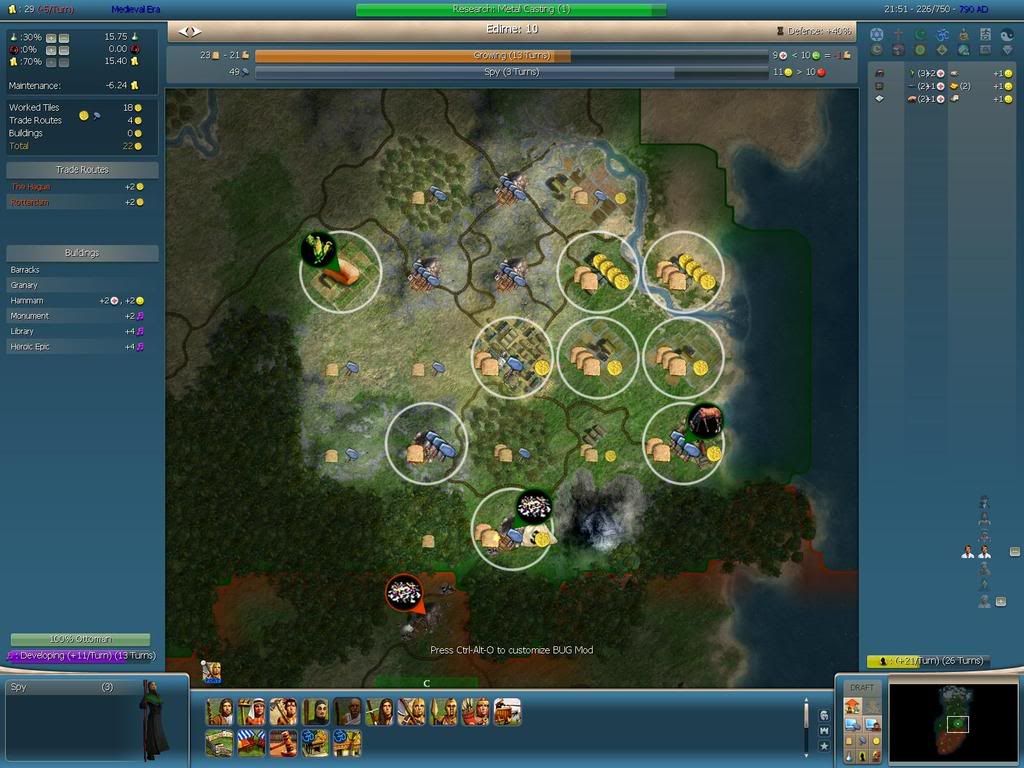Click the DRAFT button
The height and width of the screenshot is (768, 1024).
861,688
